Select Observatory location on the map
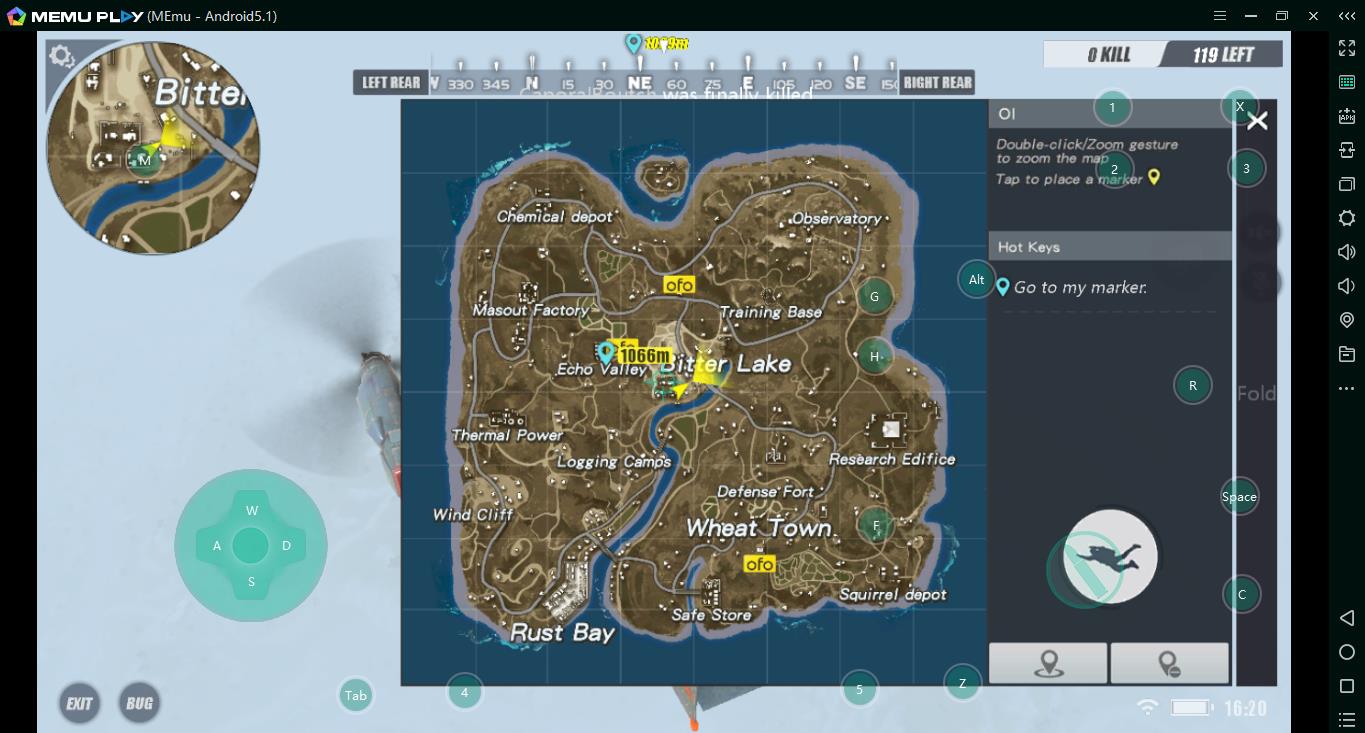The image size is (1365, 733). [836, 218]
